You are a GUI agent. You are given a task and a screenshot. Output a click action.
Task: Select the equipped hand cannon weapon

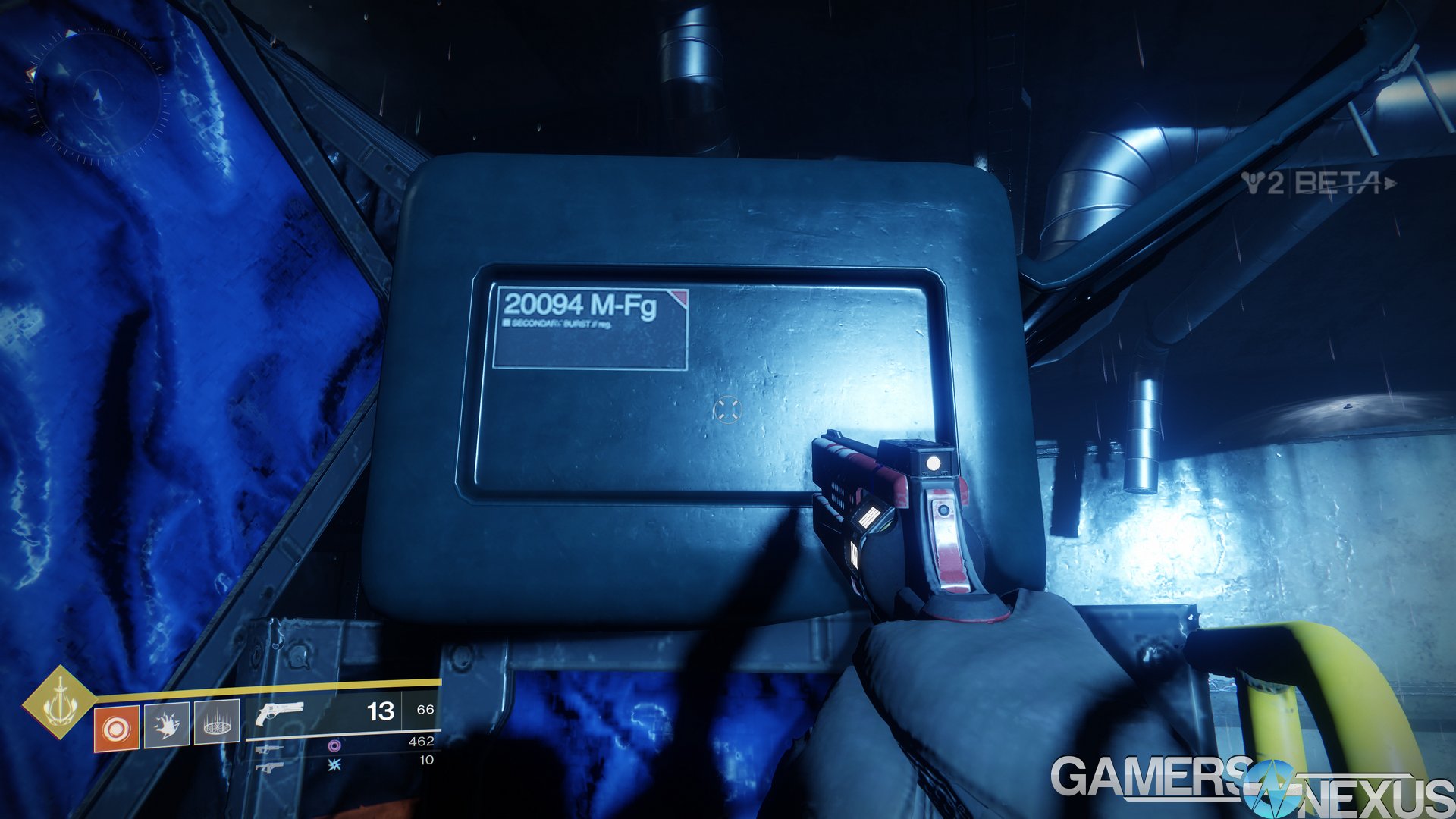click(x=280, y=713)
